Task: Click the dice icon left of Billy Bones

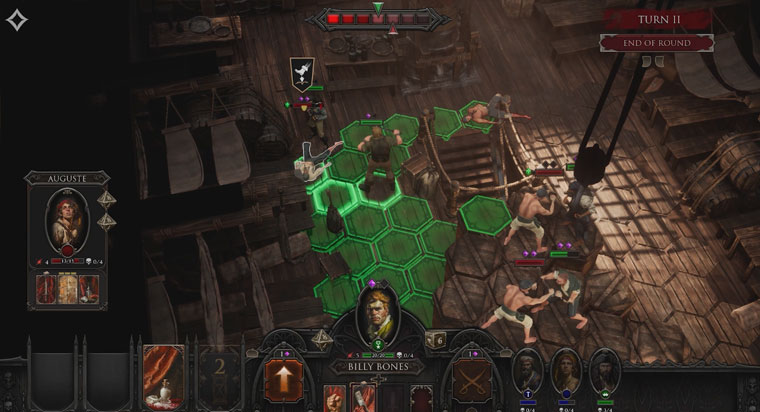Action: (323, 341)
